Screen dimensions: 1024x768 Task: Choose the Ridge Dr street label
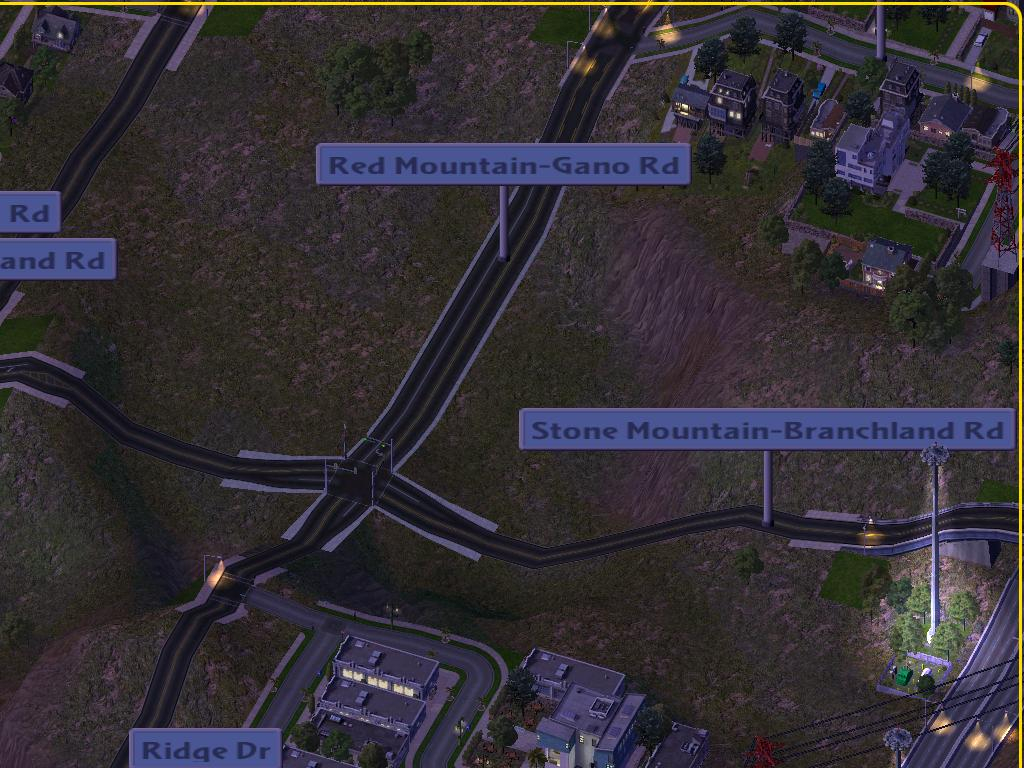pyautogui.click(x=205, y=749)
